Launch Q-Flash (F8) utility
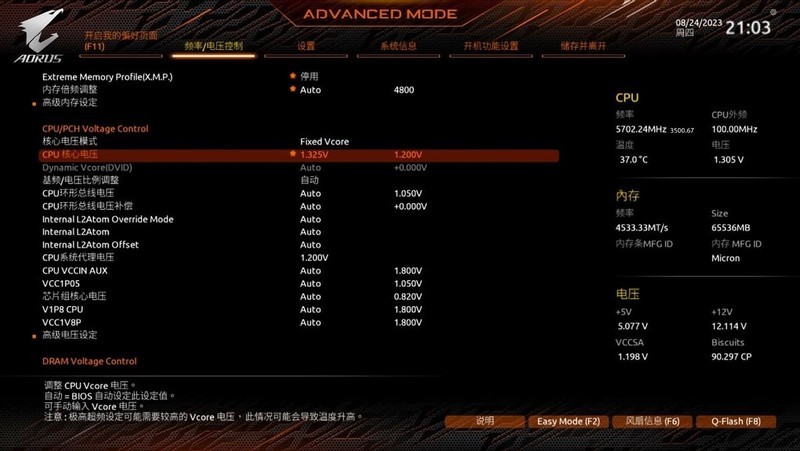800x451 pixels. click(x=728, y=422)
